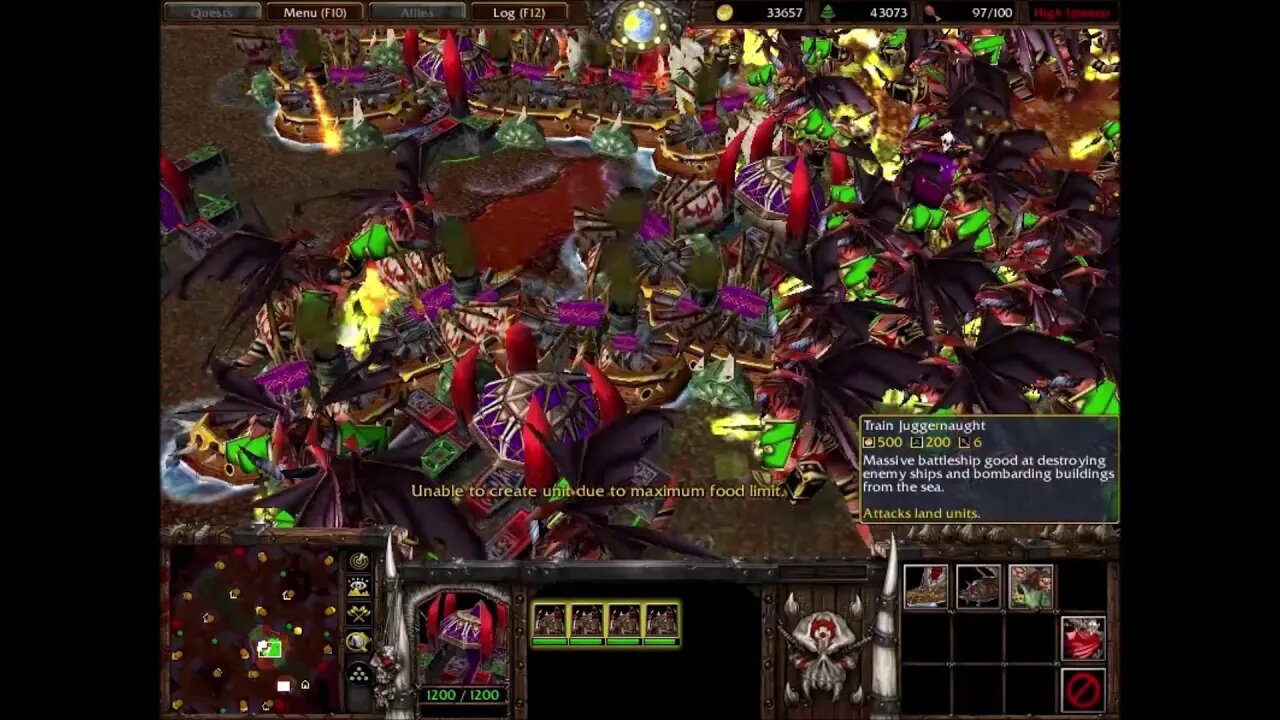1280x720 pixels.
Task: Toggle the observer magnifier minimap option
Action: point(357,642)
